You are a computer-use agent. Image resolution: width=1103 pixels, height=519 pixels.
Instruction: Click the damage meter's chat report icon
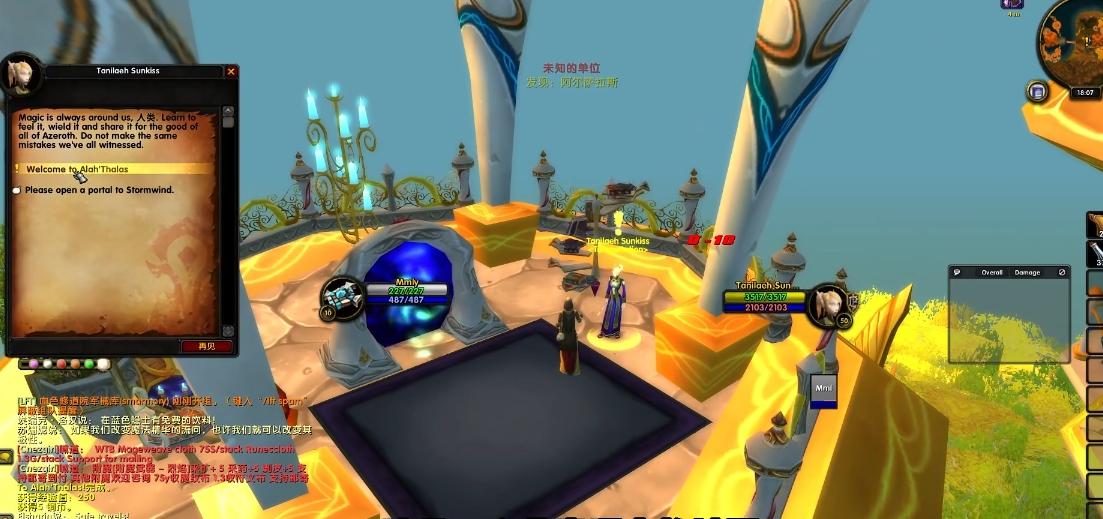coord(957,272)
